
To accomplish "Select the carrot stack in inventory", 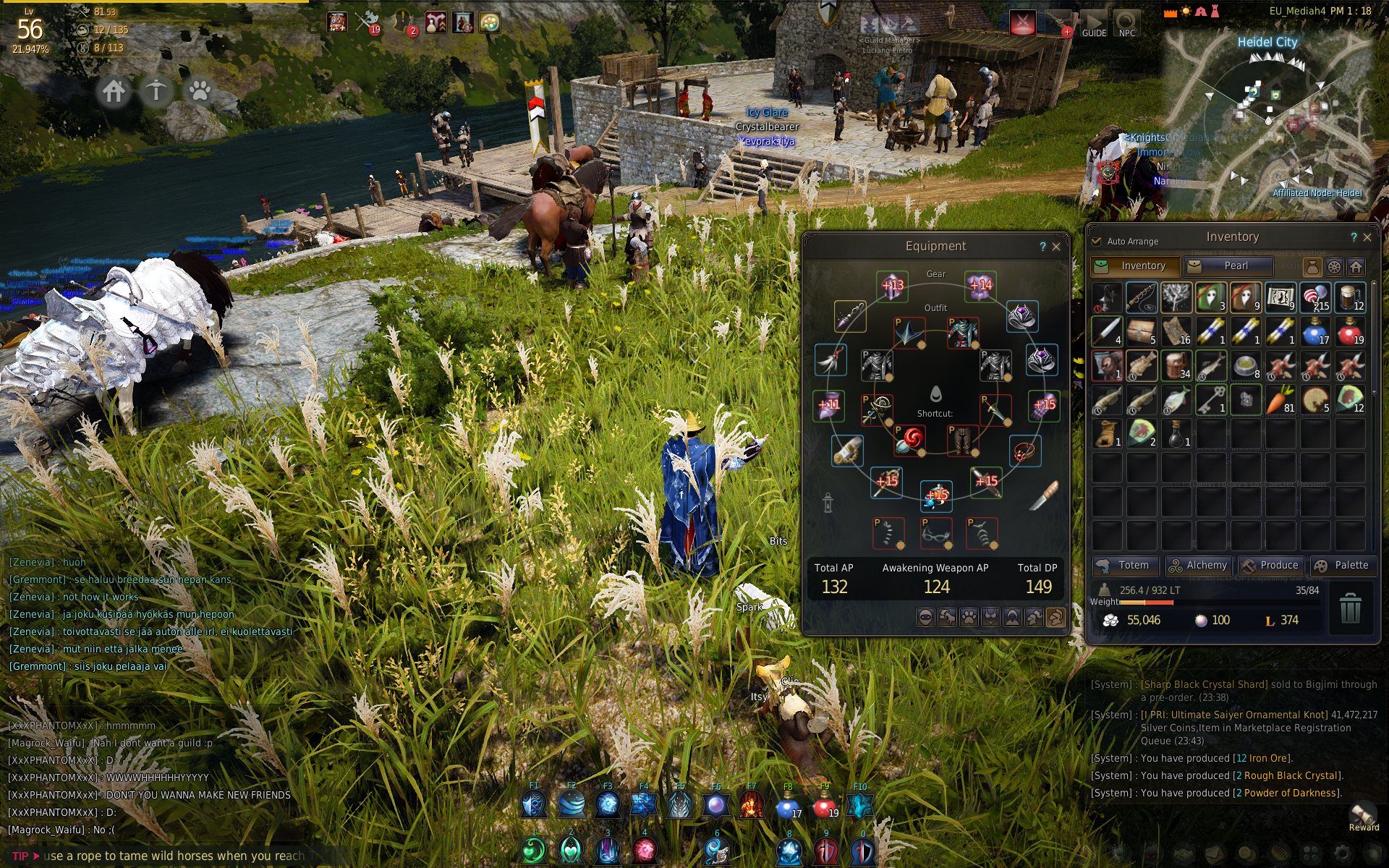I will pyautogui.click(x=1280, y=400).
